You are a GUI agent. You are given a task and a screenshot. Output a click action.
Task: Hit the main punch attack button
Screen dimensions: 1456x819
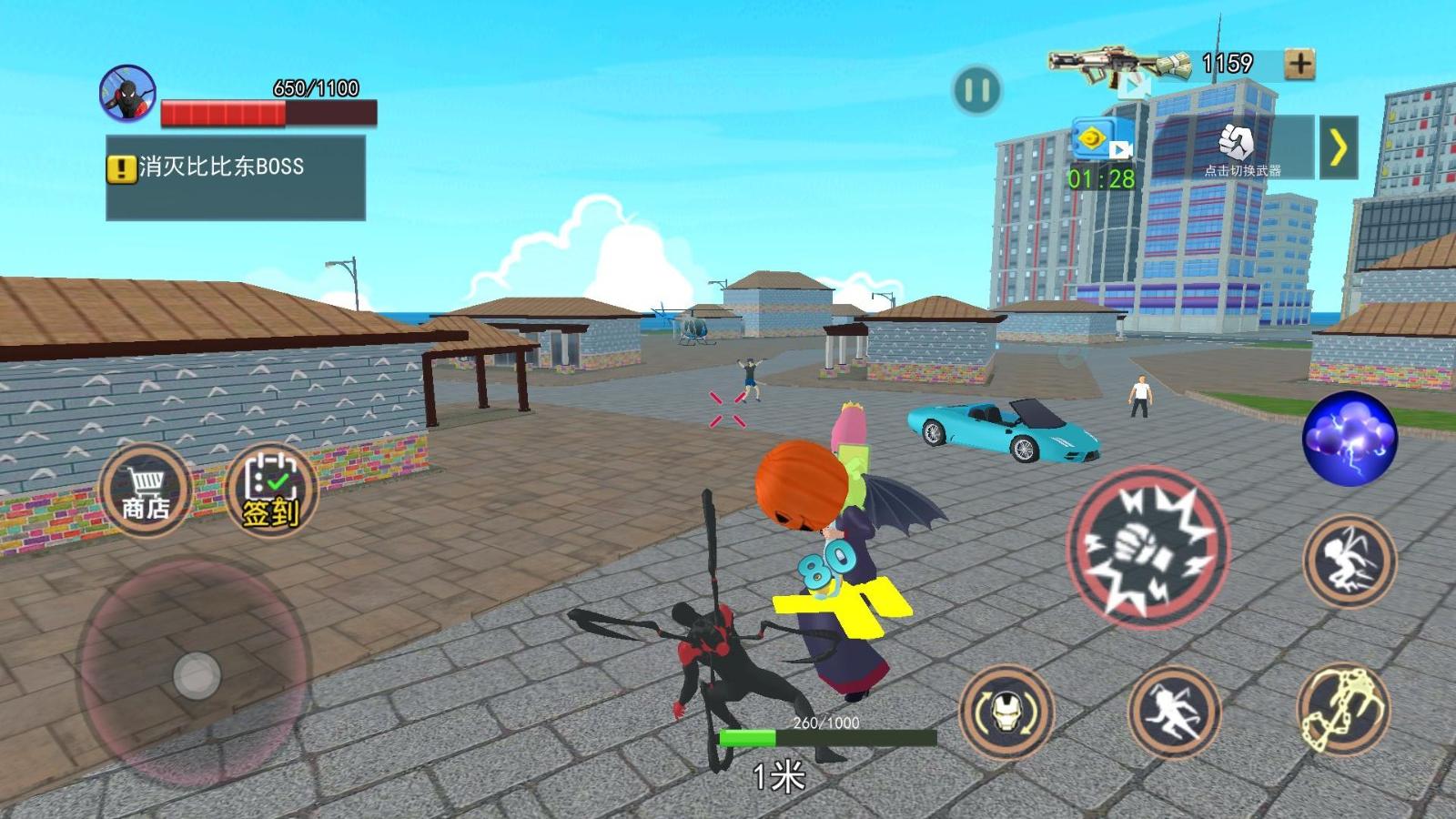(1147, 547)
